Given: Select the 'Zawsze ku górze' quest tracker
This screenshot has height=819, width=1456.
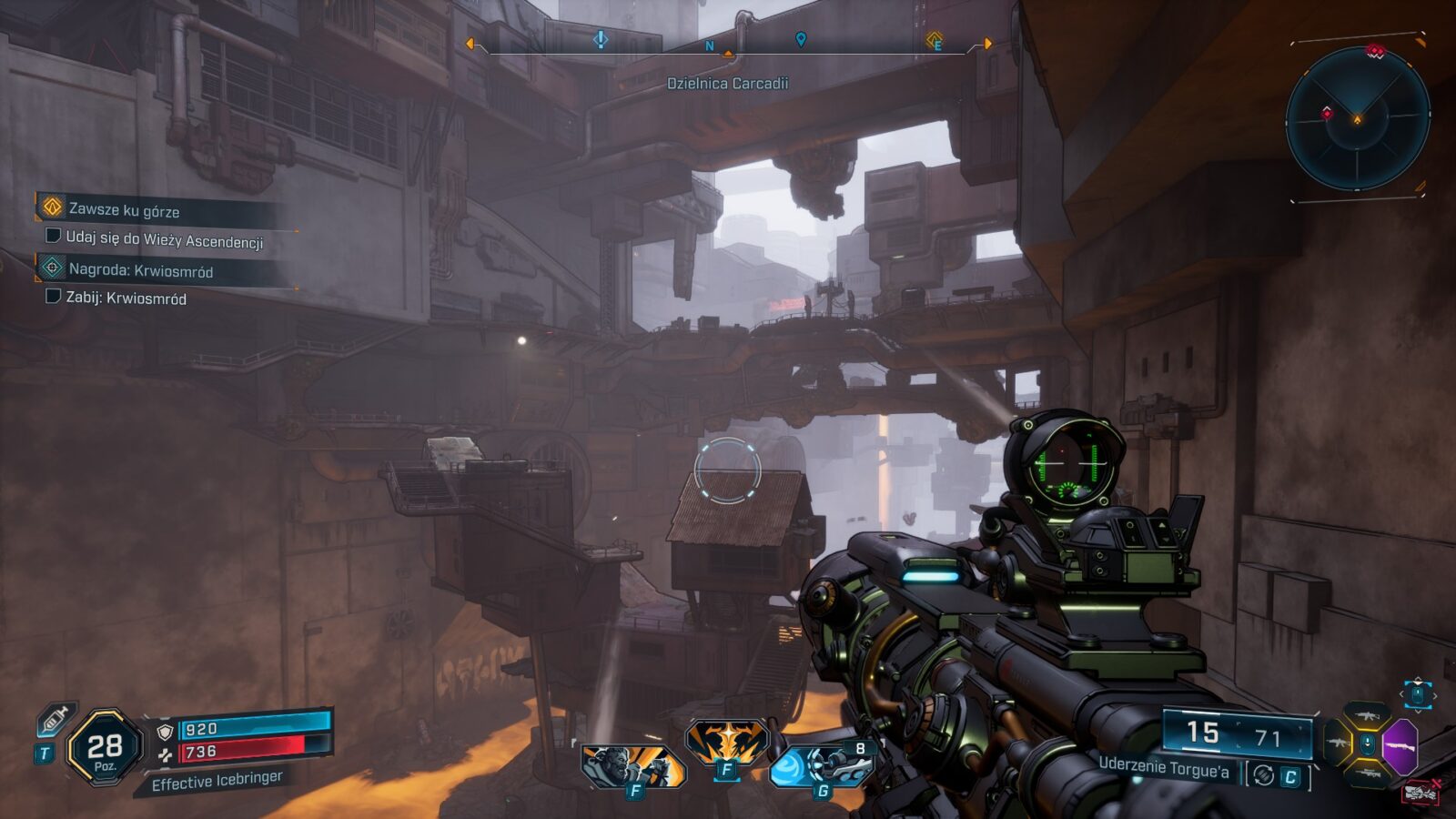Looking at the screenshot, I should pyautogui.click(x=124, y=210).
